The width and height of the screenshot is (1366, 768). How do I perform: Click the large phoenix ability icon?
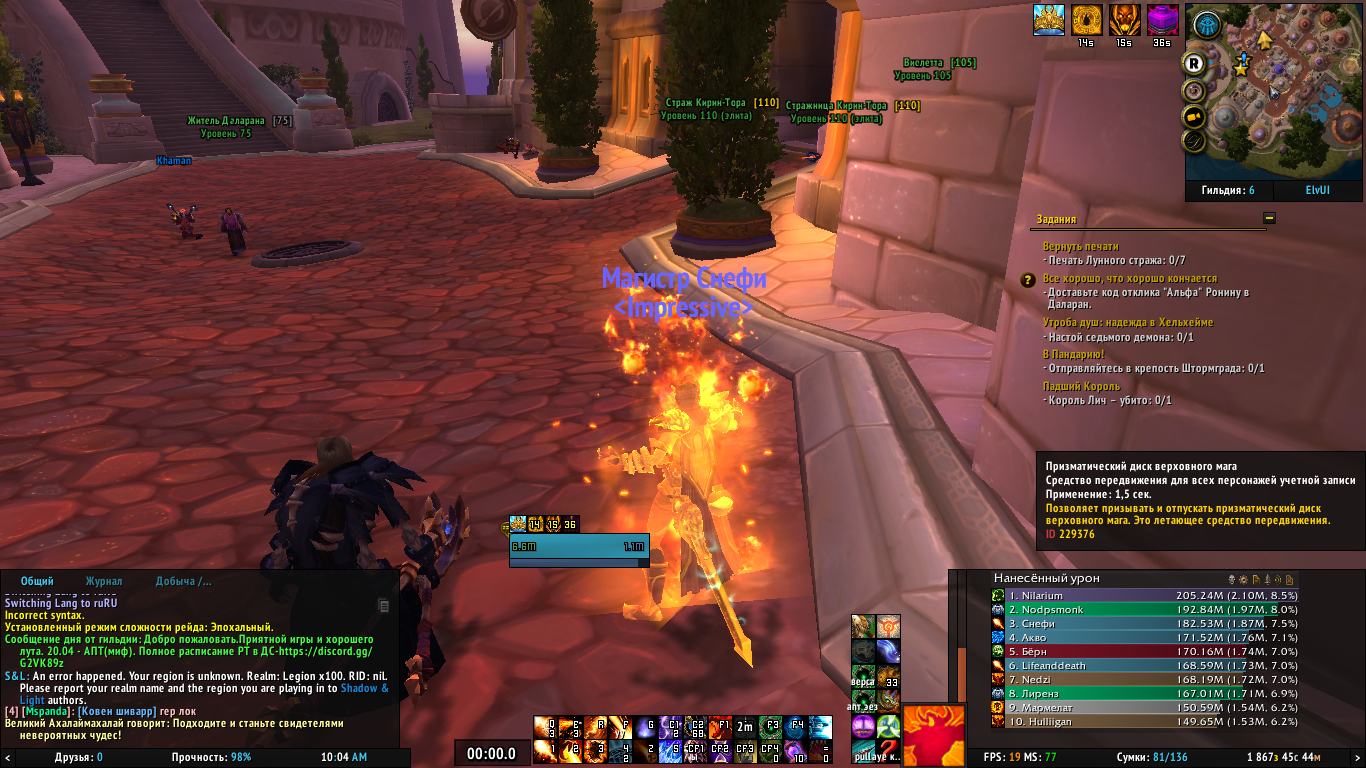[934, 734]
